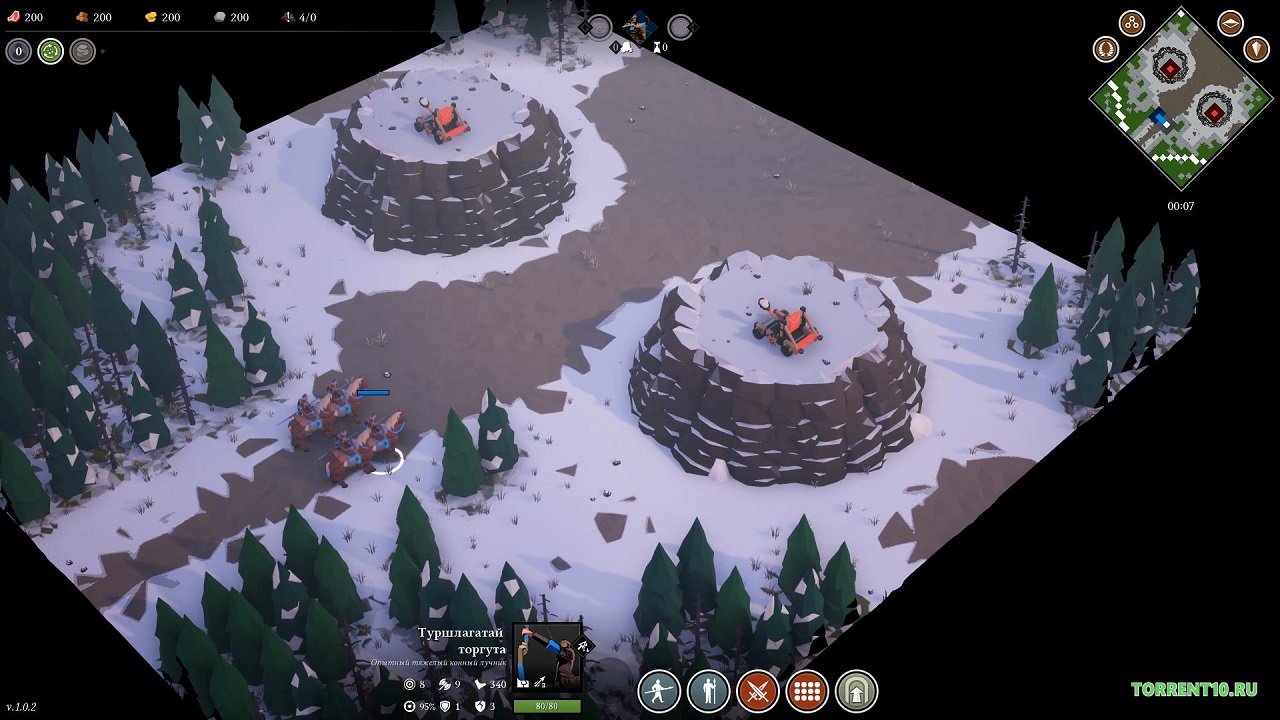This screenshot has height=720, width=1280.
Task: Activate the spear attack stance button
Action: pos(659,691)
